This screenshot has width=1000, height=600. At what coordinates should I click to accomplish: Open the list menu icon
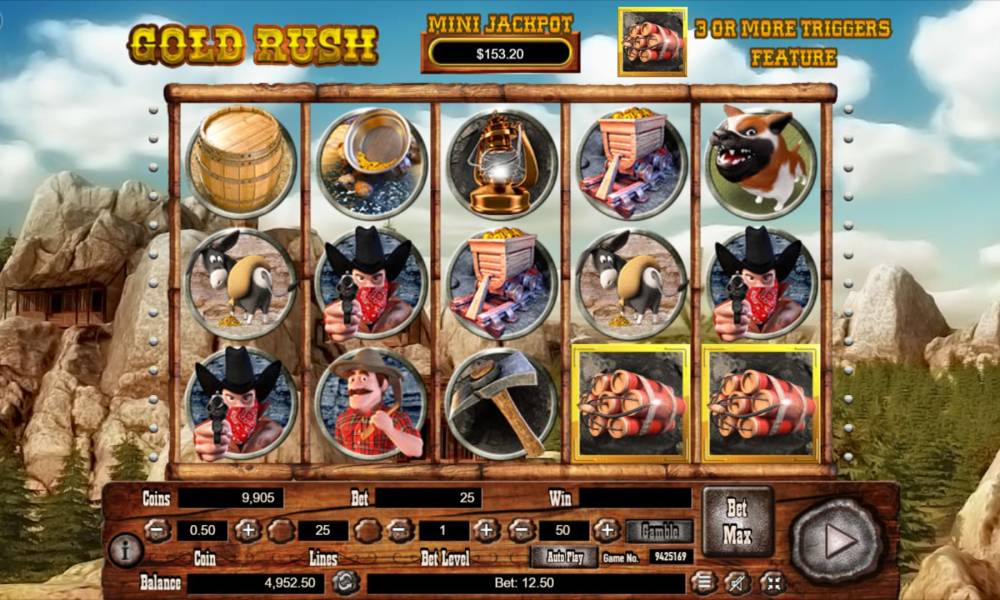[704, 581]
